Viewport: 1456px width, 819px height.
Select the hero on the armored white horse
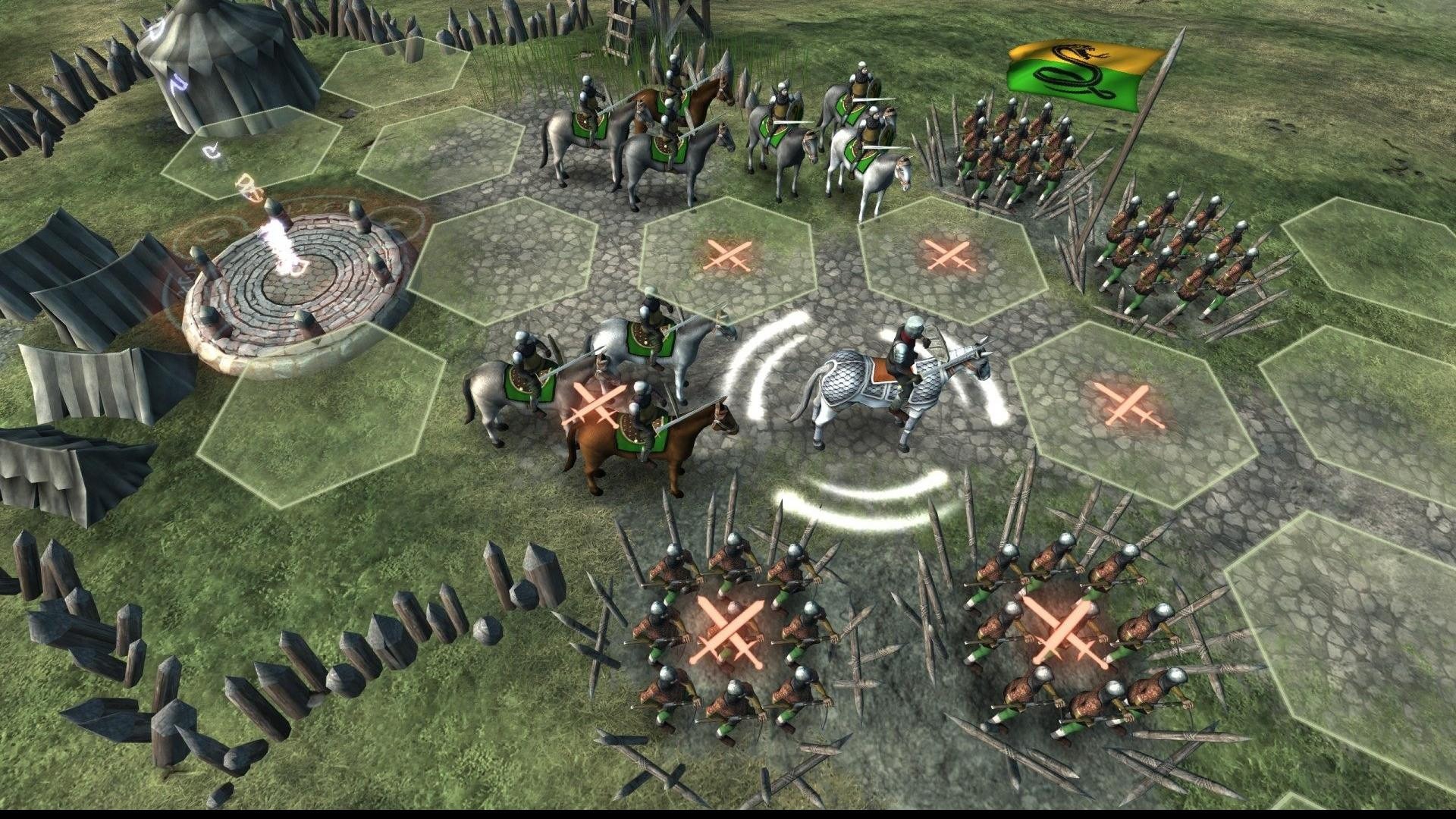point(893,386)
